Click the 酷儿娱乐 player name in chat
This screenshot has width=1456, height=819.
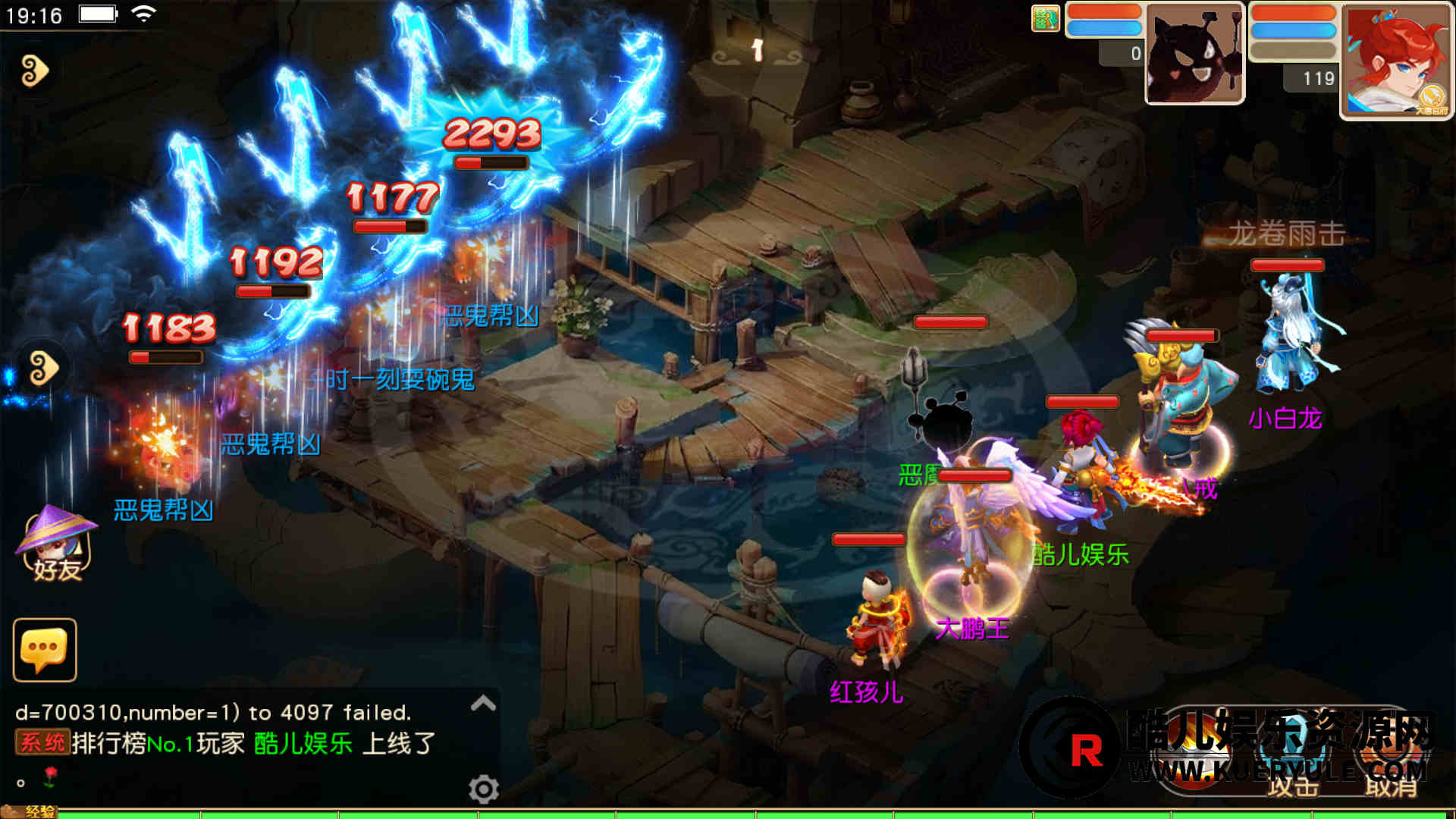(303, 743)
